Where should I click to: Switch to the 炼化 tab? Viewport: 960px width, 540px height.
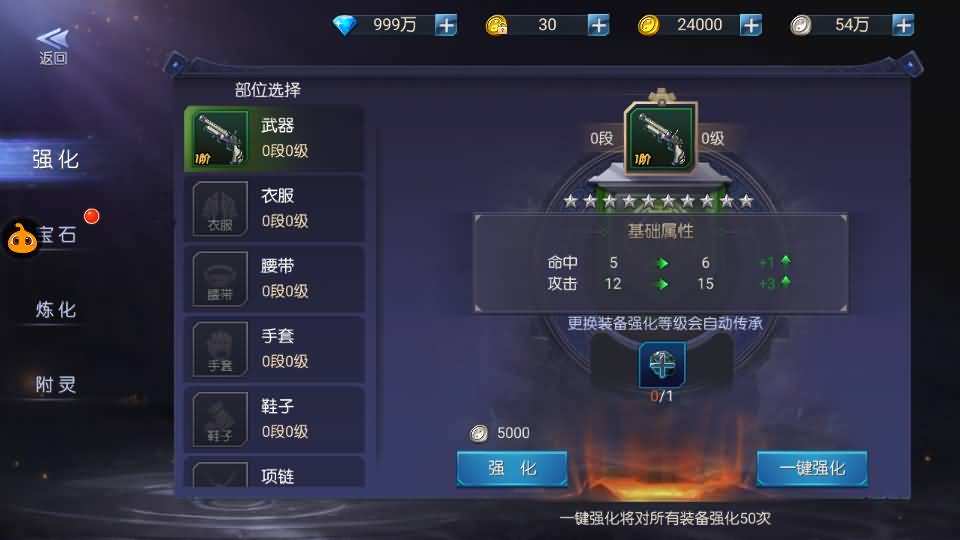coord(55,310)
